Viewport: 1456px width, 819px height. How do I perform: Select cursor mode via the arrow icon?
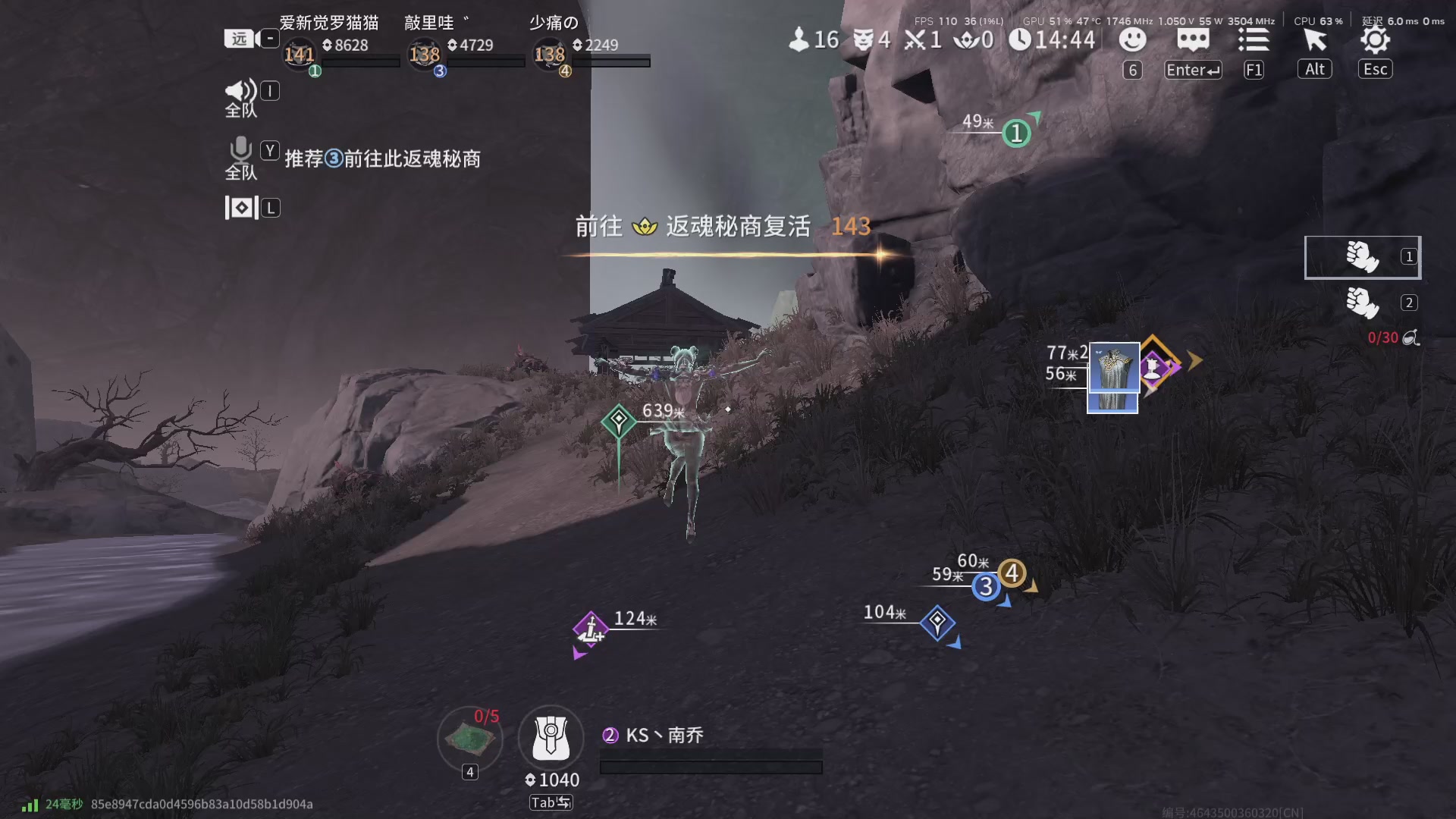click(x=1314, y=39)
